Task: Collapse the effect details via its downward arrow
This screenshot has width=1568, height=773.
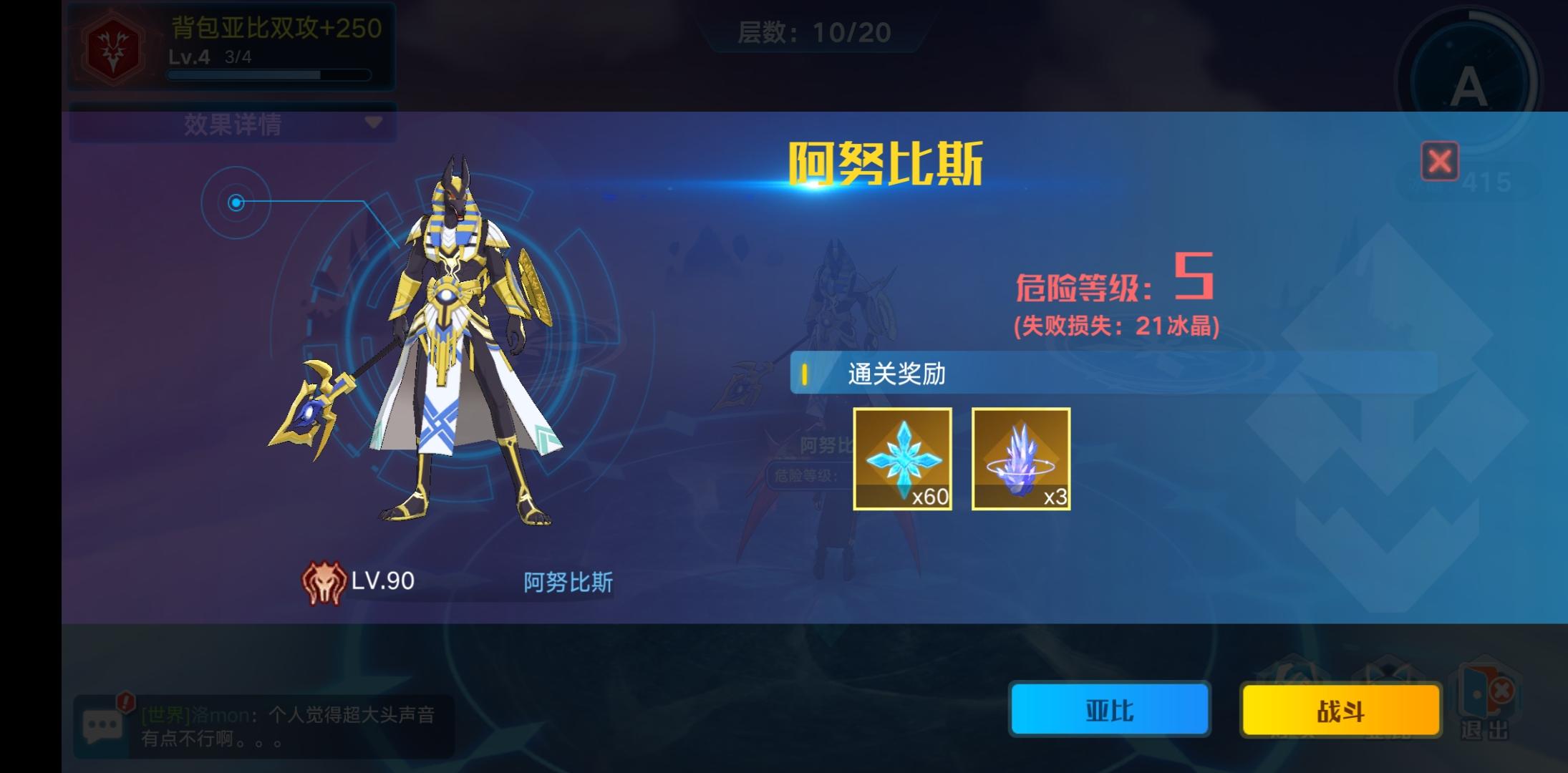Action: (375, 123)
